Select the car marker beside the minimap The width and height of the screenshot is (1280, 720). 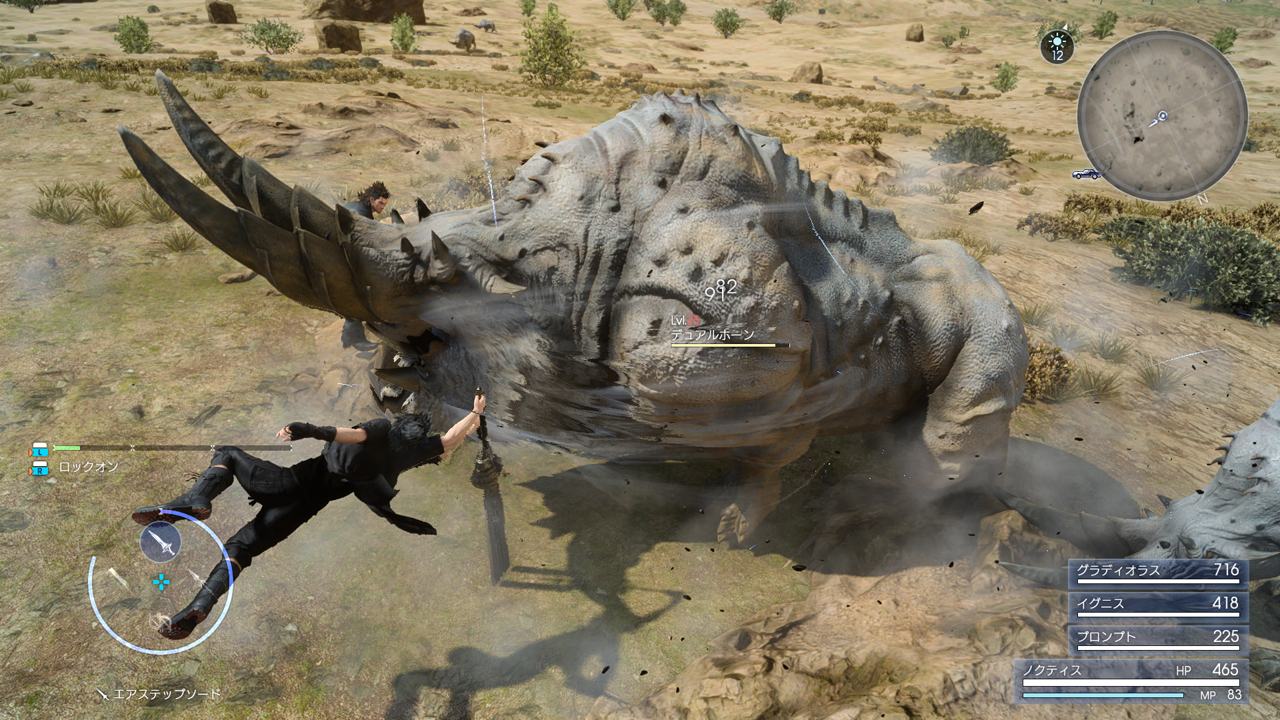[x=1085, y=174]
